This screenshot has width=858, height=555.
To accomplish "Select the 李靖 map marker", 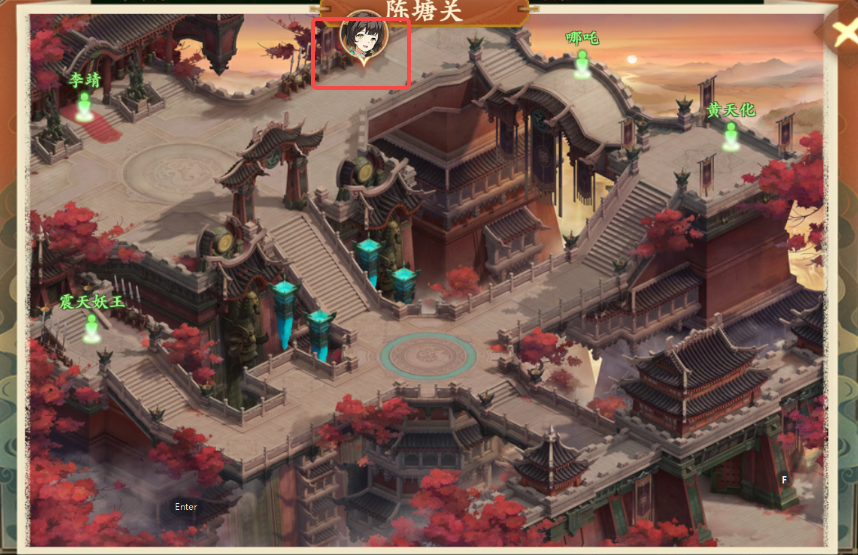I will coord(85,103).
